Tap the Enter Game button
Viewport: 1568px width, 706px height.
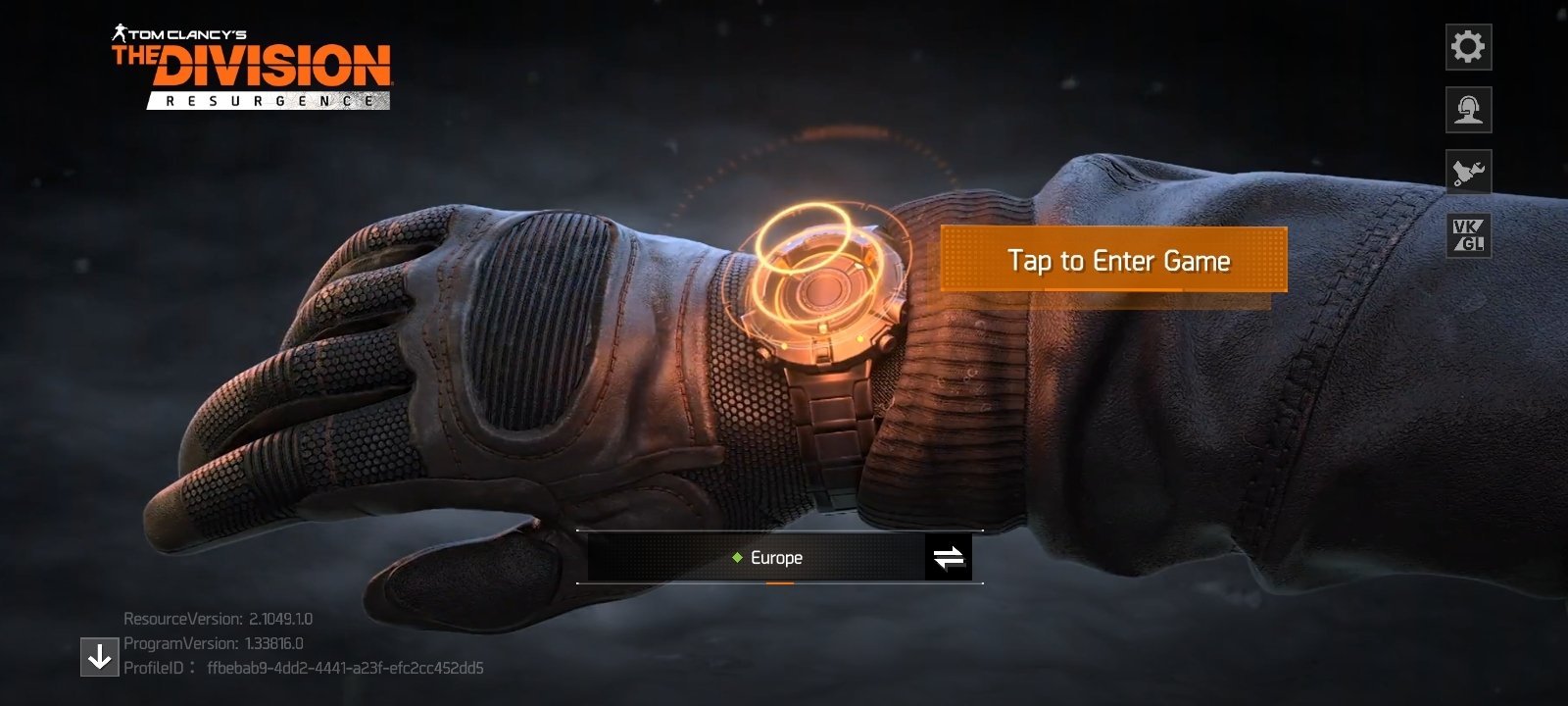click(x=1113, y=260)
